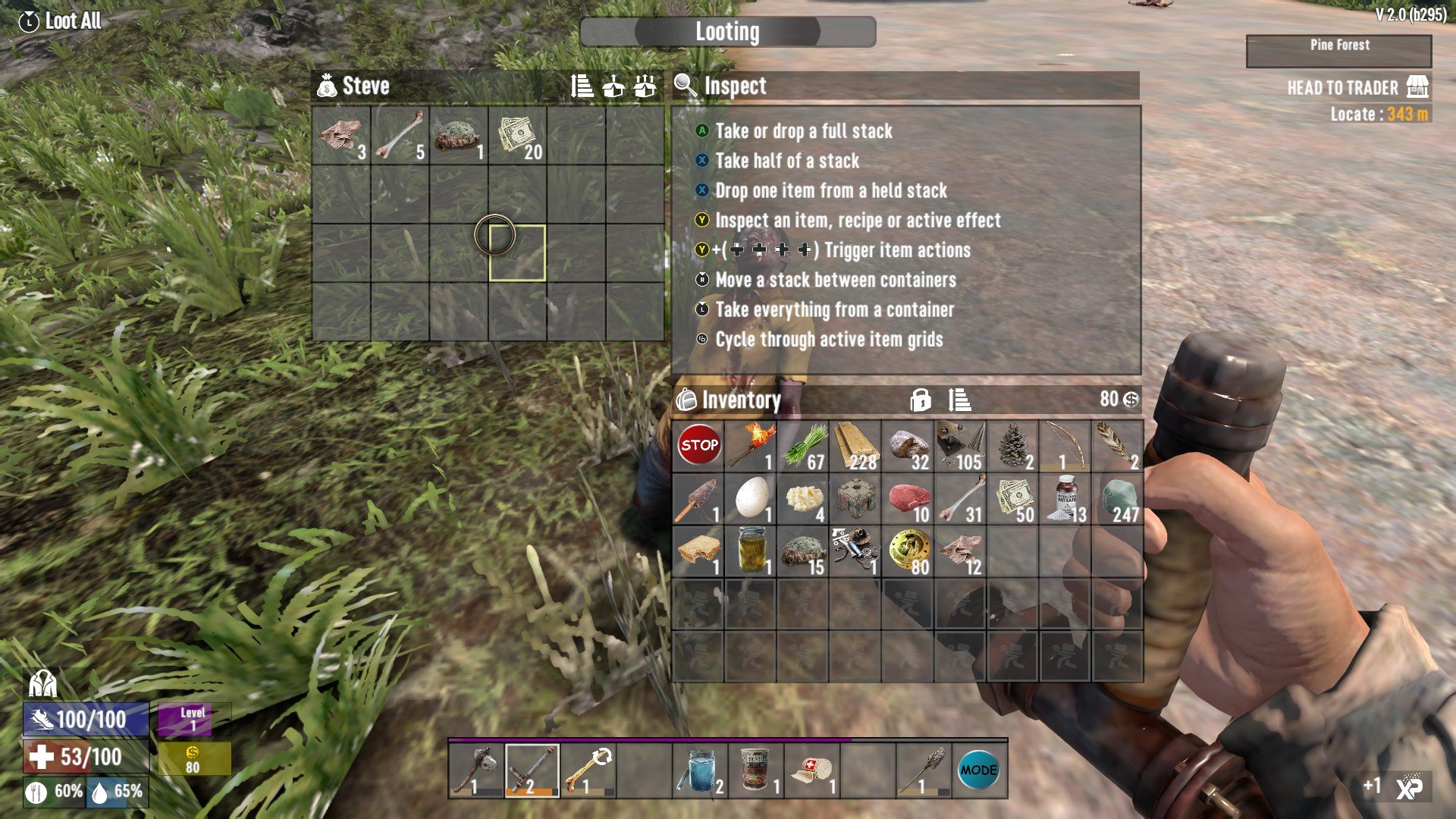Take the 5 bones from Steve's loot
1456x819 pixels.
[x=400, y=136]
